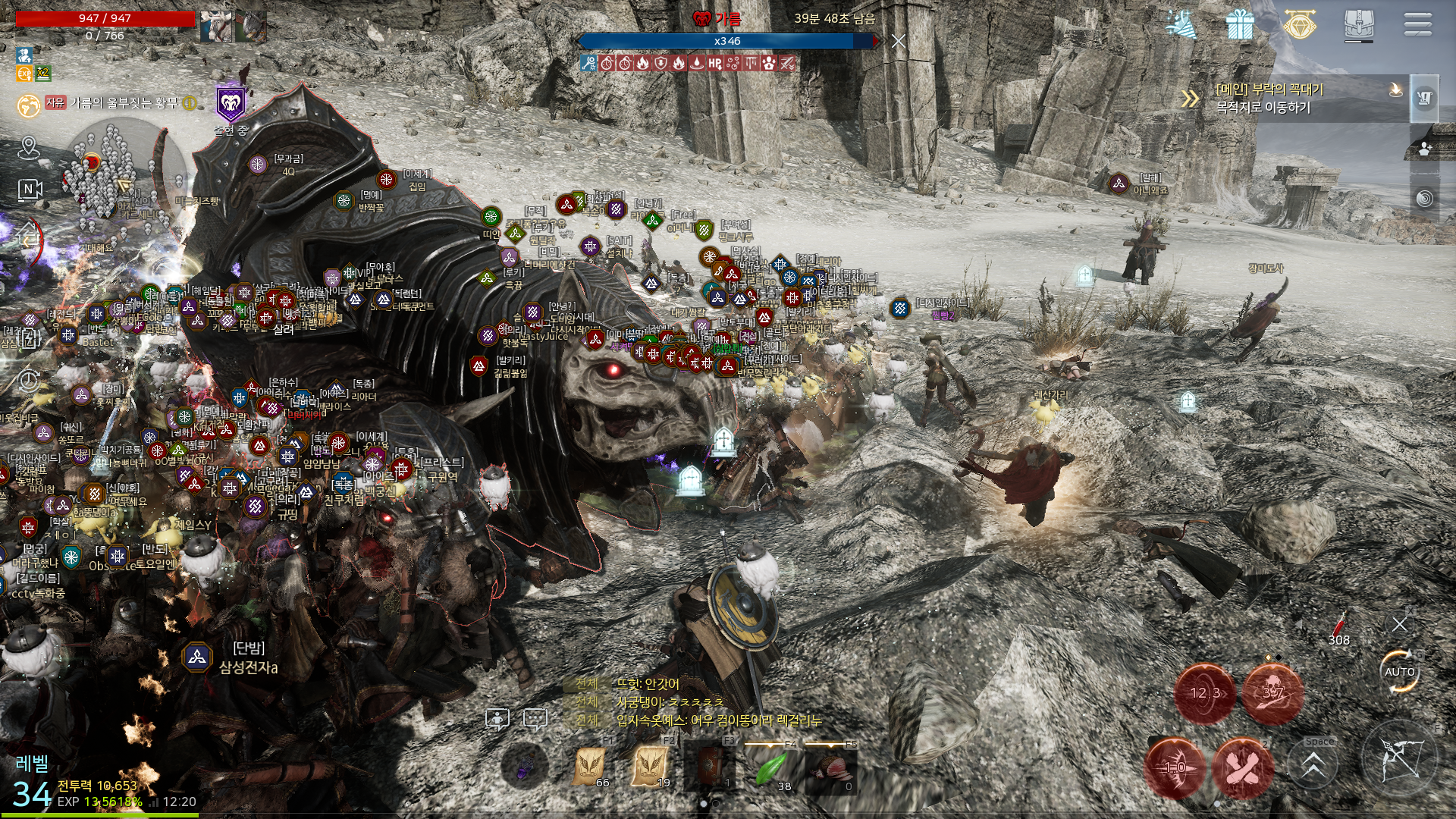Use the winged scroll with 66 count
The image size is (1456, 819).
tap(590, 766)
